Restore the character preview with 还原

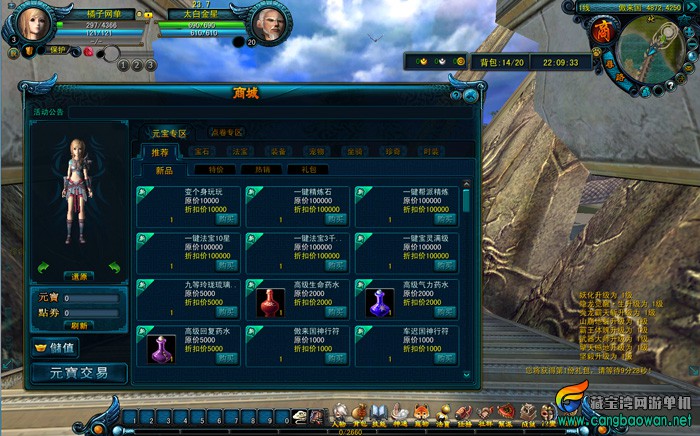[x=80, y=275]
